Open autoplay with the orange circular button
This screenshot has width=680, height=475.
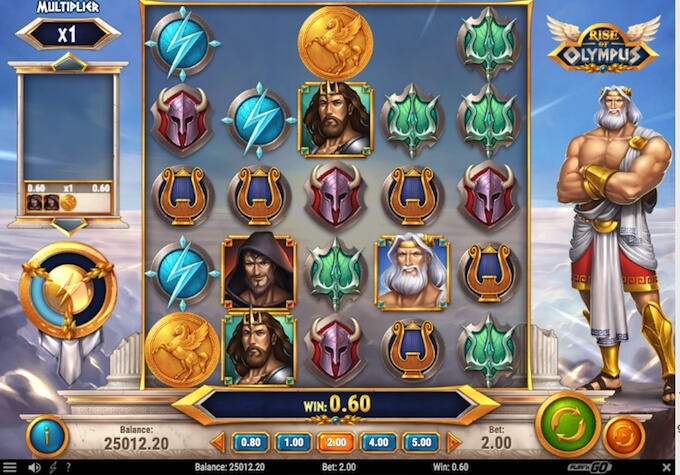[x=623, y=436]
